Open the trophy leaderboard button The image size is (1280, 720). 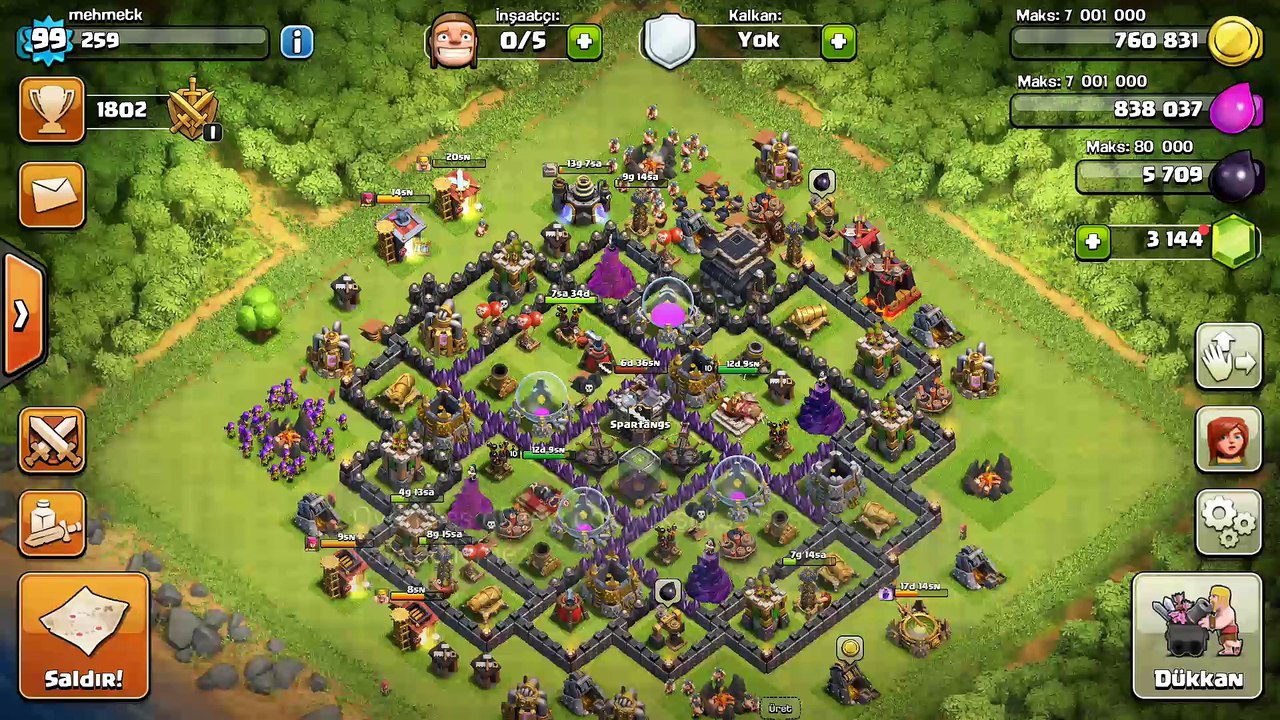click(52, 110)
